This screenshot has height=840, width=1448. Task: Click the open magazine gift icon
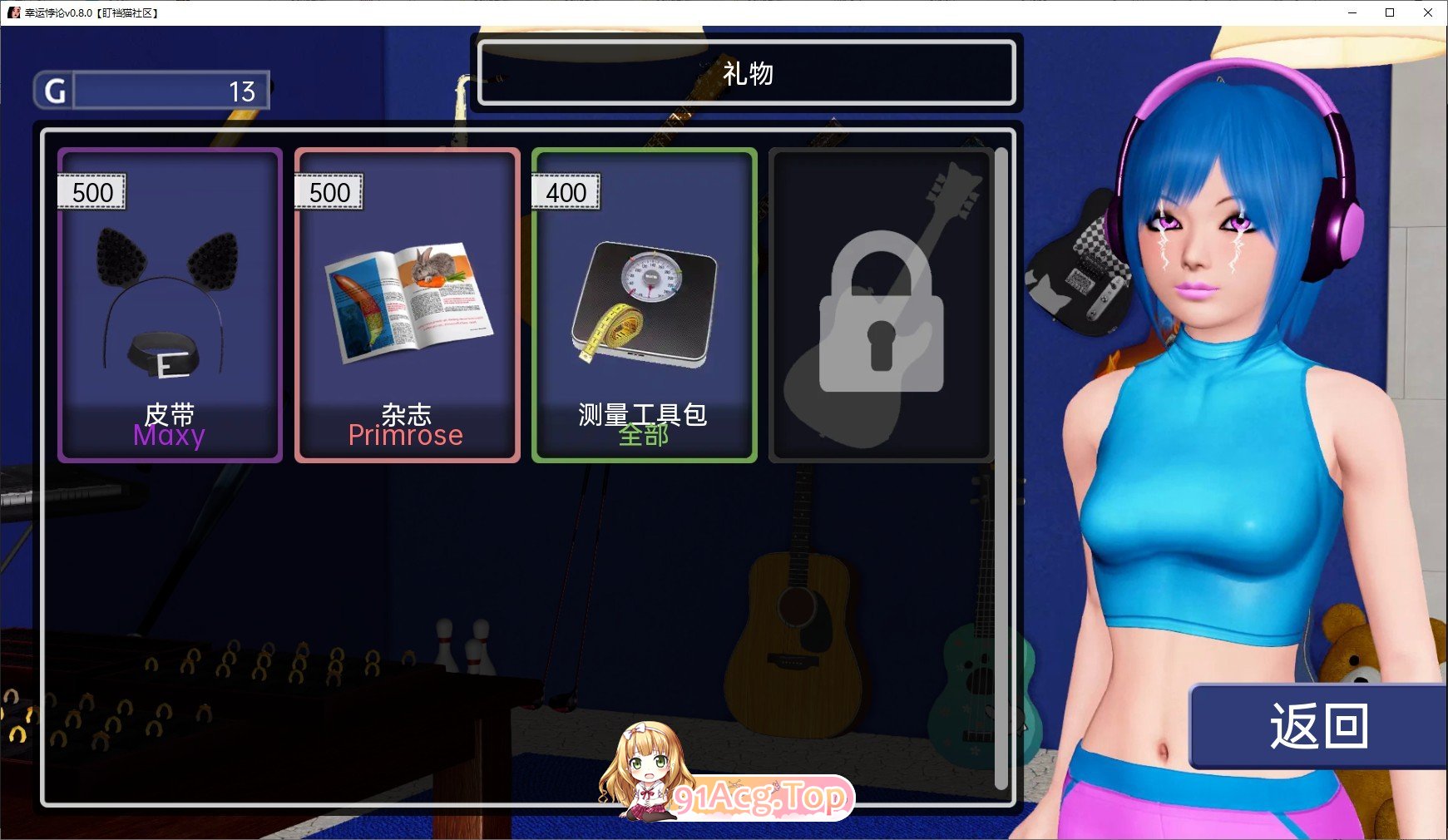point(407,308)
